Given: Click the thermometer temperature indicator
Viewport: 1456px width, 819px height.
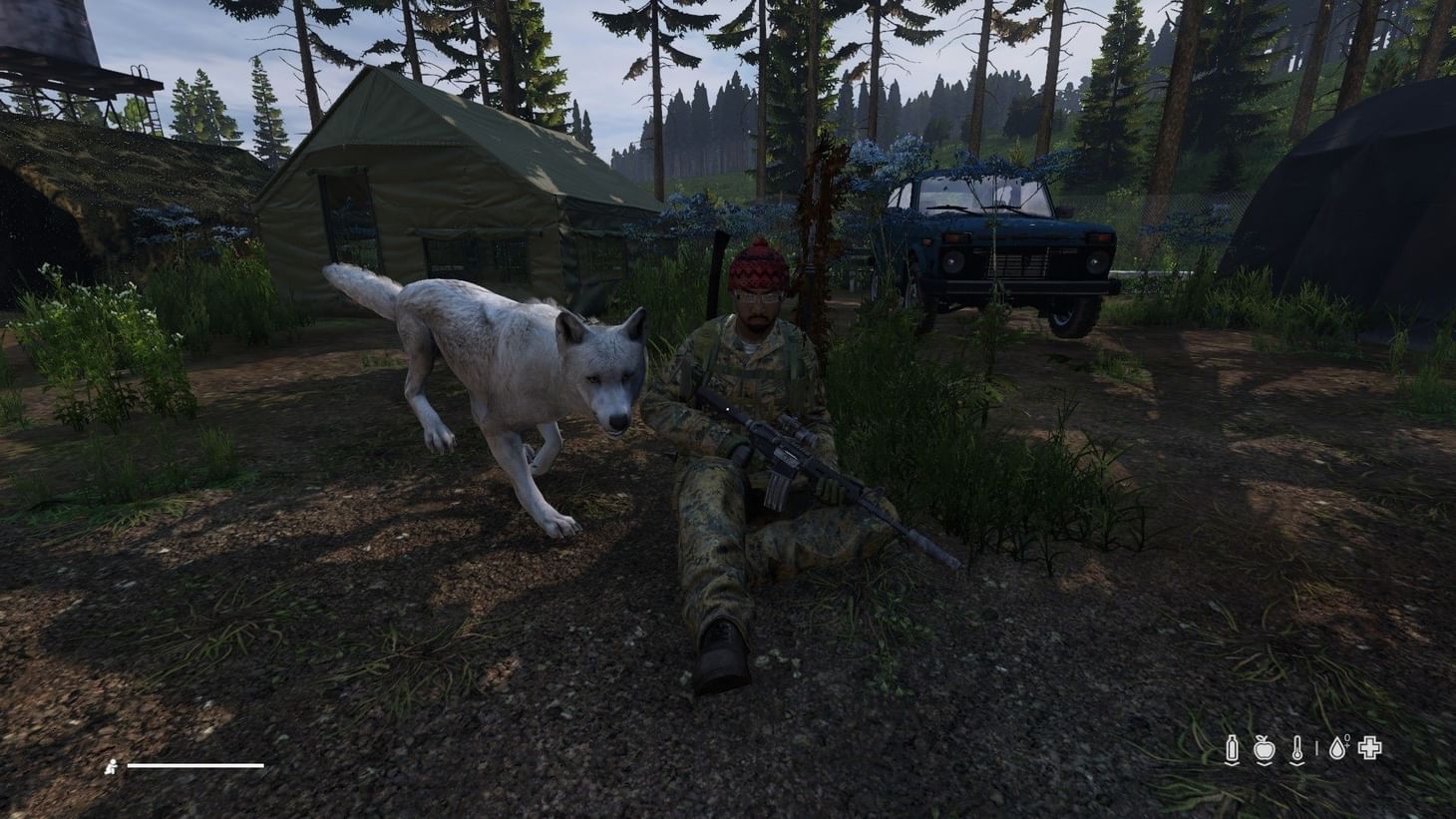Looking at the screenshot, I should [1297, 746].
